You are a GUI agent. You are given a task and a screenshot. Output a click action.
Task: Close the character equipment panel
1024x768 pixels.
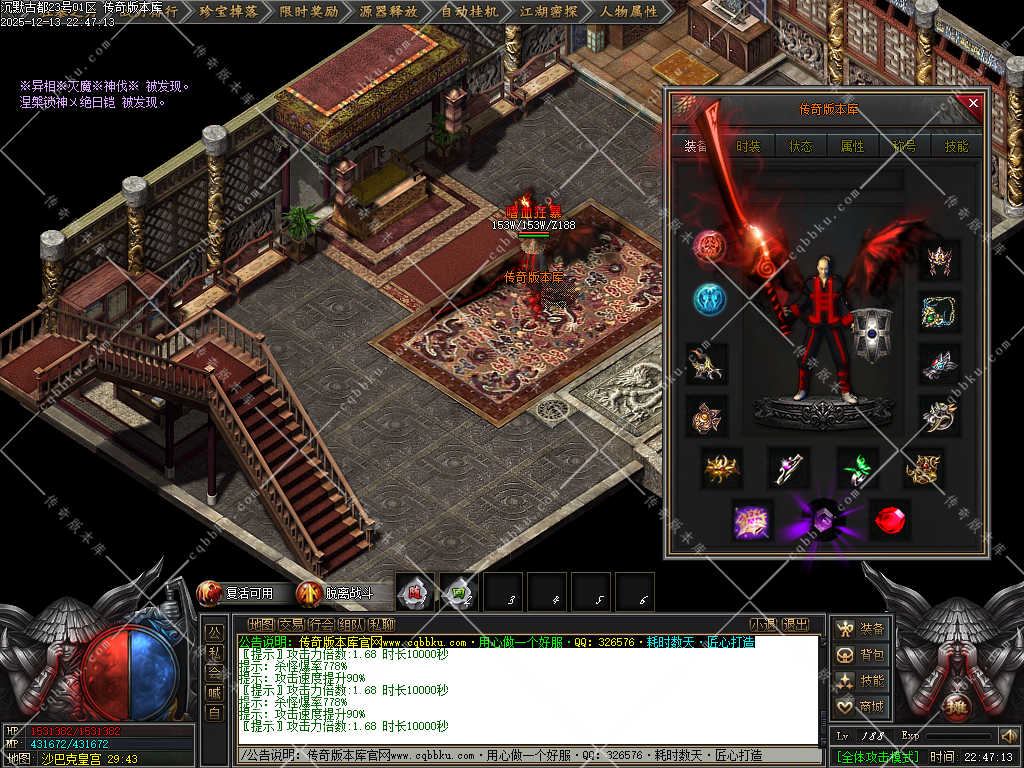973,103
